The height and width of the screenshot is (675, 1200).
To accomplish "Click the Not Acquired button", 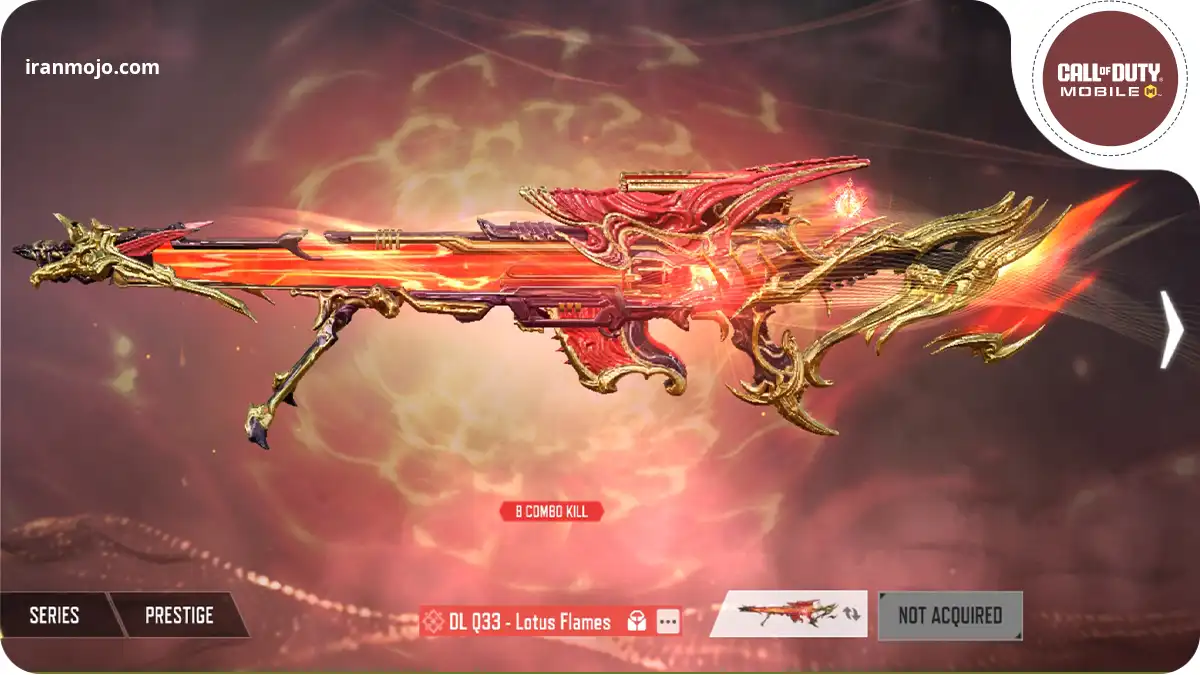I will (949, 616).
